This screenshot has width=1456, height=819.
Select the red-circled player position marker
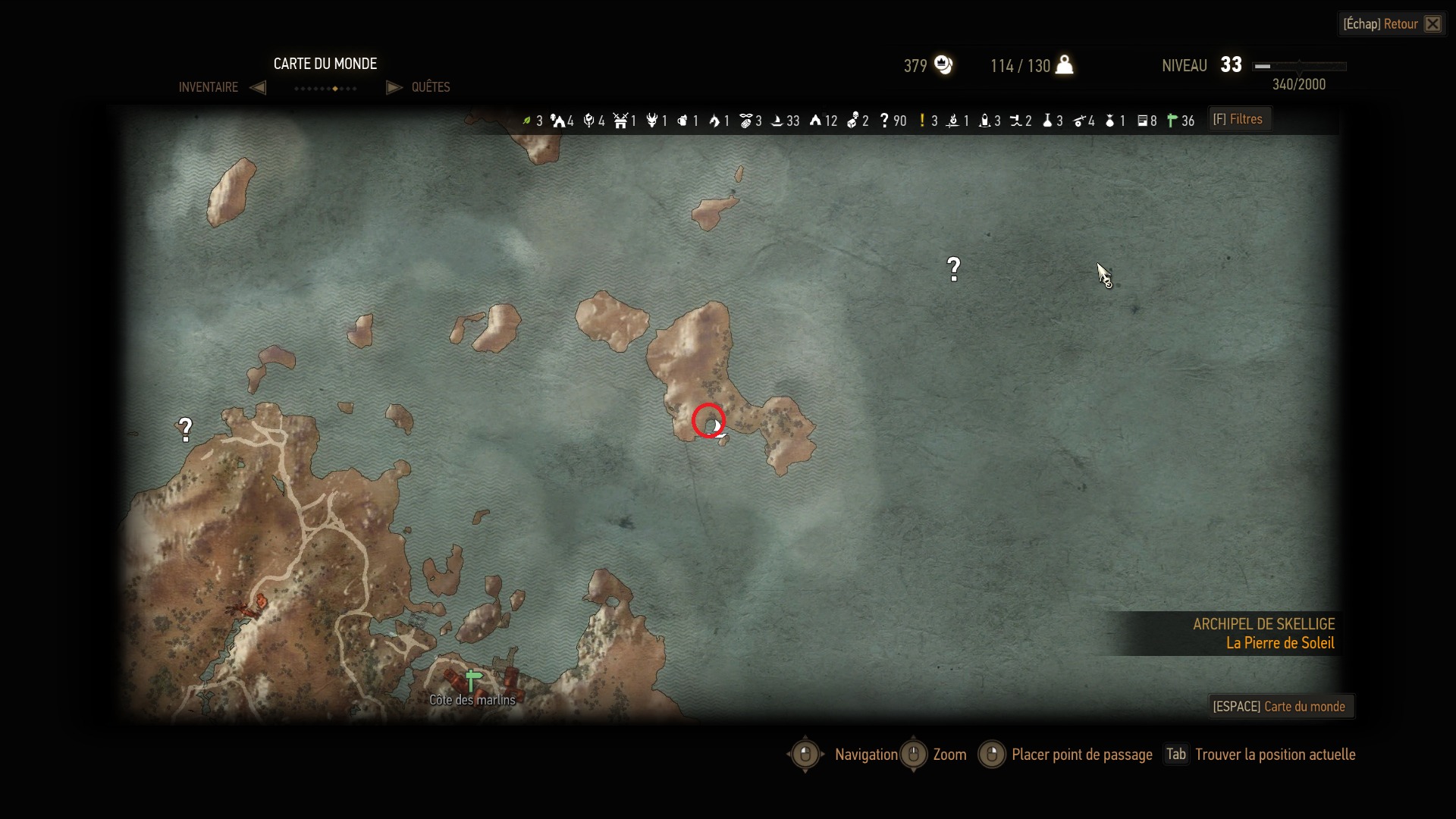pos(709,421)
